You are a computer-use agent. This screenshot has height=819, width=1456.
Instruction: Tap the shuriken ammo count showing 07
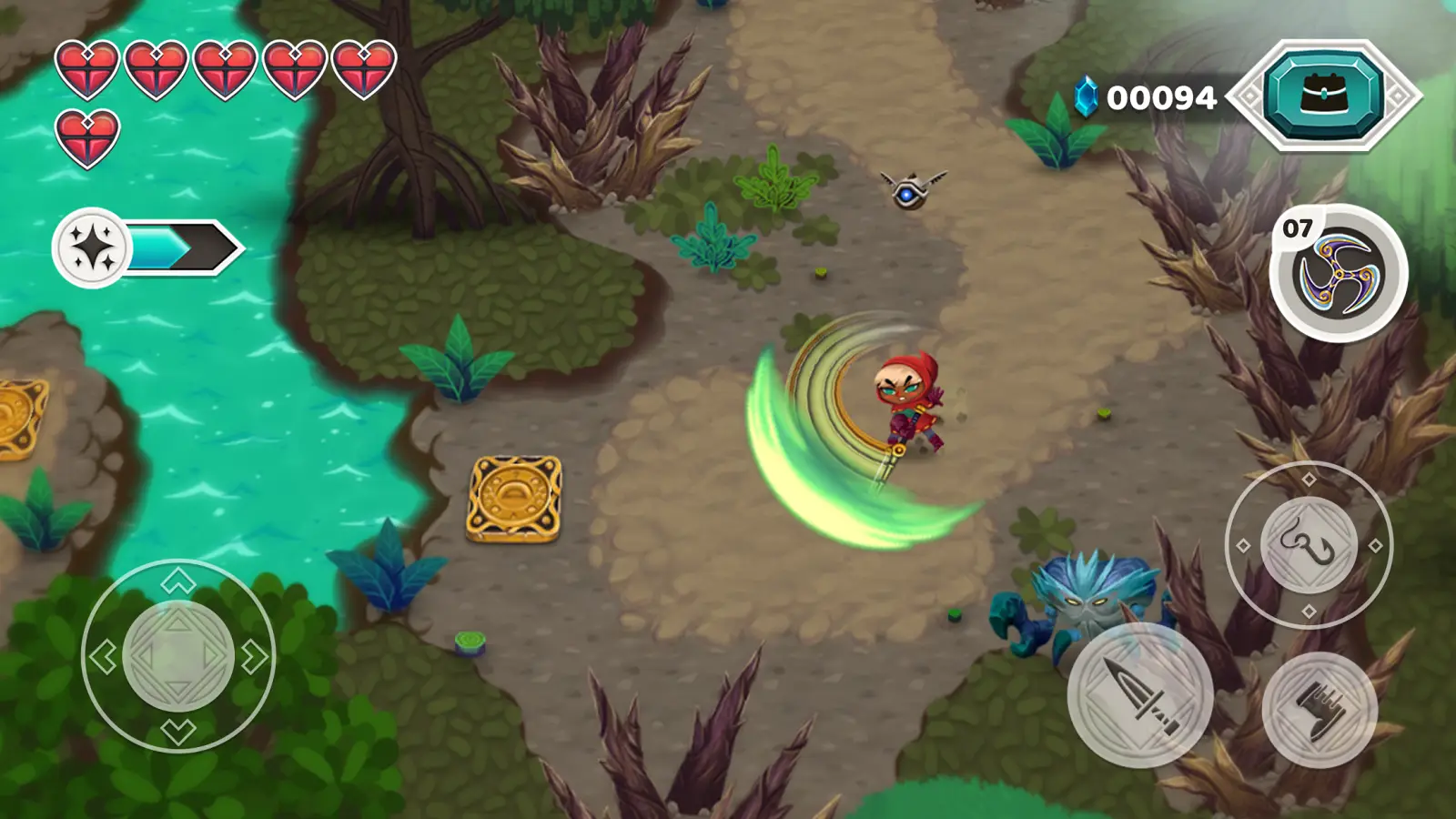[x=1299, y=226]
